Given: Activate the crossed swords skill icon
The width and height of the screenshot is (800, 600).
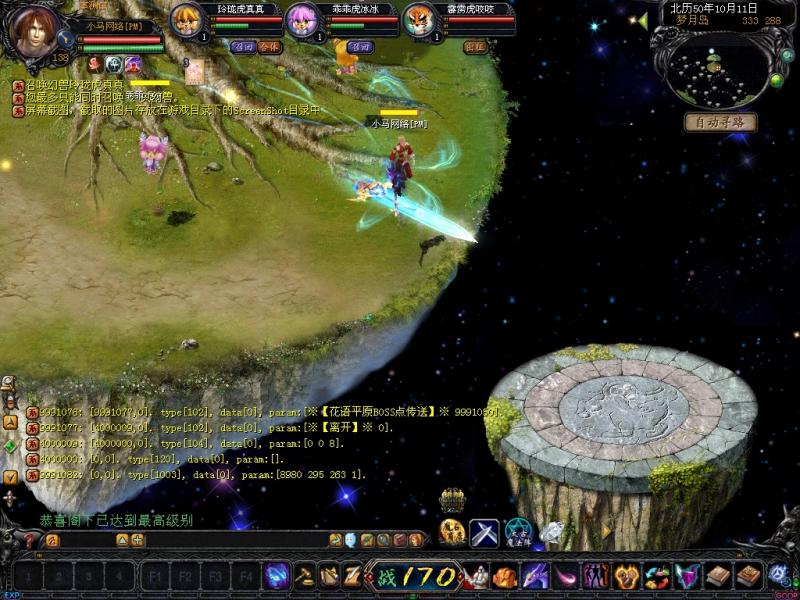Looking at the screenshot, I should point(484,532).
